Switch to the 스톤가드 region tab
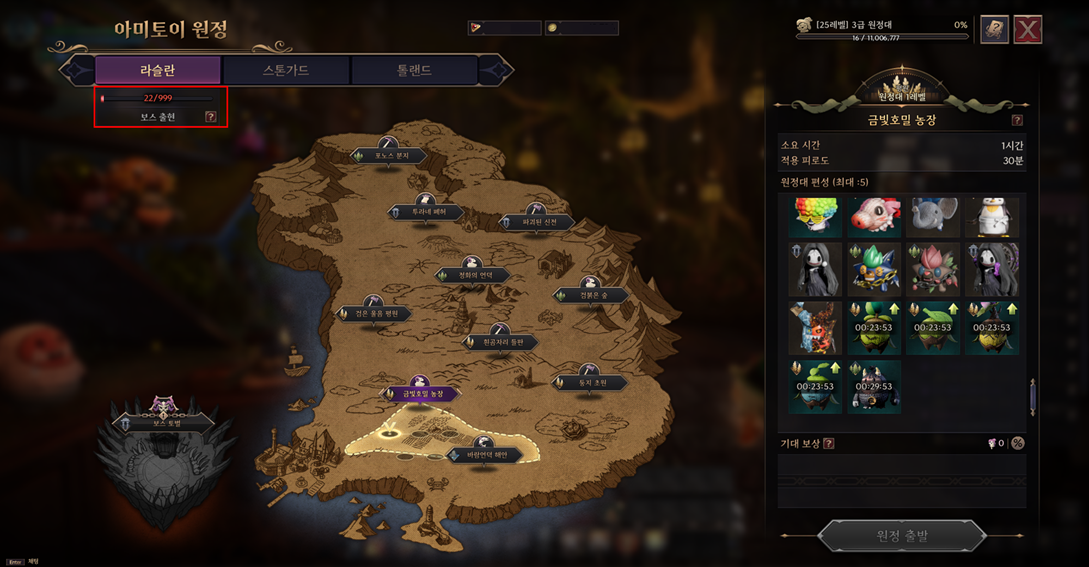The image size is (1089, 567). click(x=286, y=70)
